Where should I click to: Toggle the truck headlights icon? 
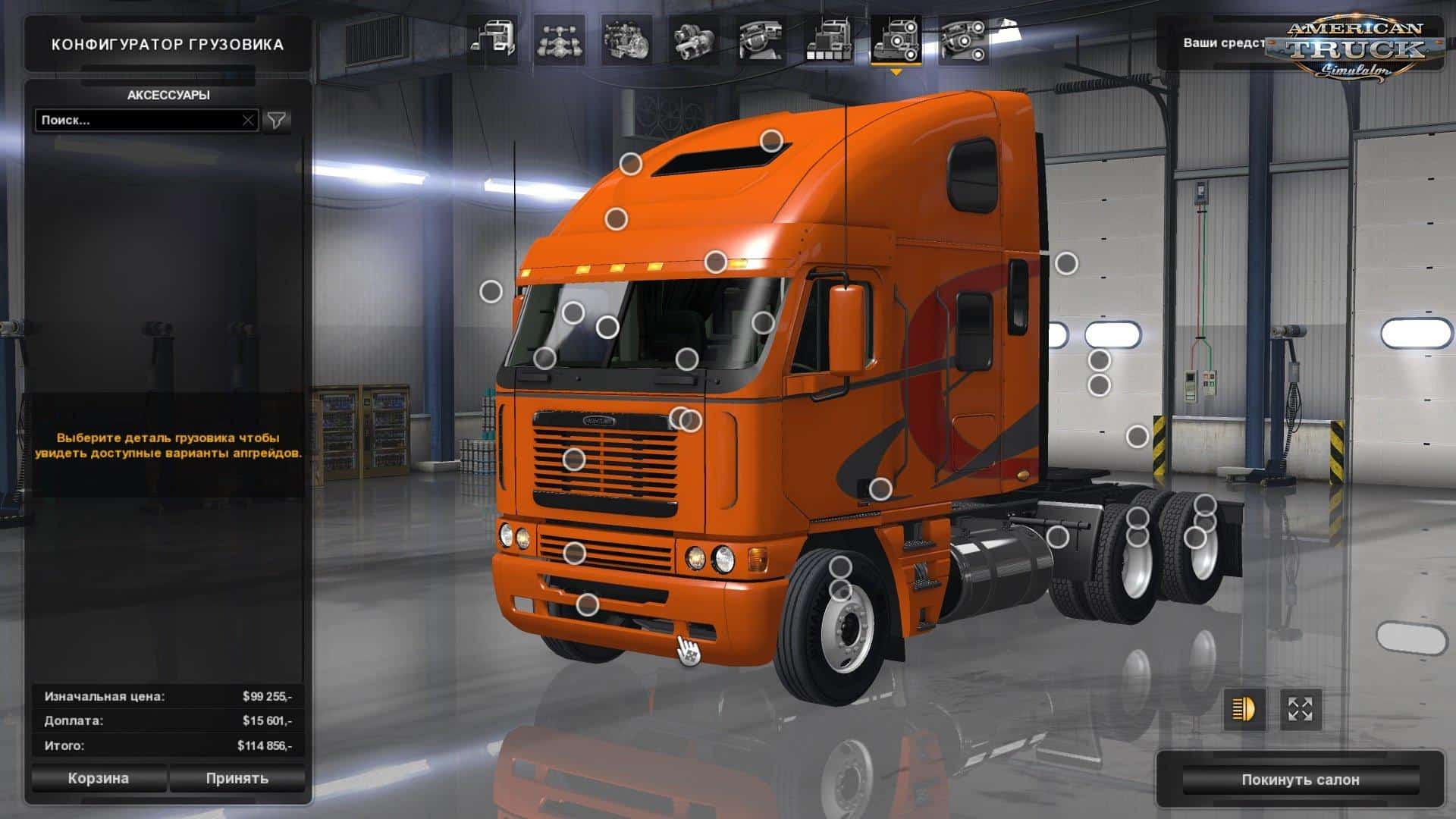click(x=1244, y=710)
